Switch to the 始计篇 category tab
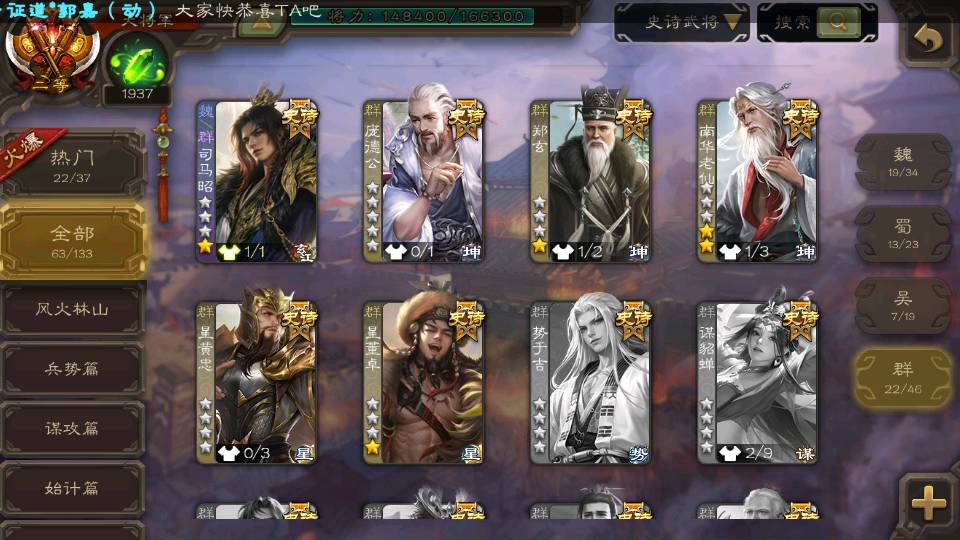Image resolution: width=960 pixels, height=540 pixels. click(x=73, y=489)
